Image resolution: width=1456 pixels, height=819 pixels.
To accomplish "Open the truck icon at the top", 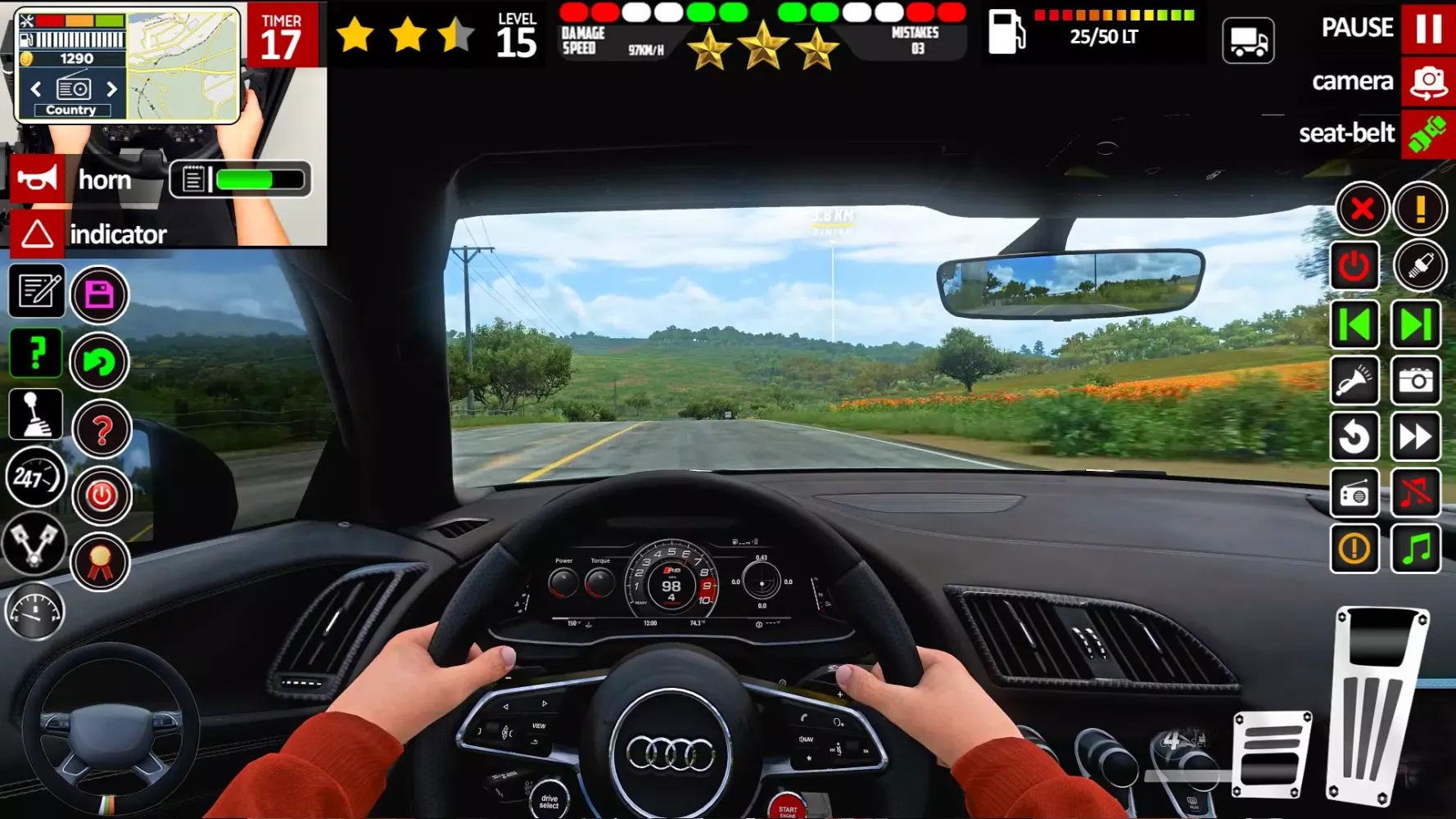I will tap(1248, 40).
